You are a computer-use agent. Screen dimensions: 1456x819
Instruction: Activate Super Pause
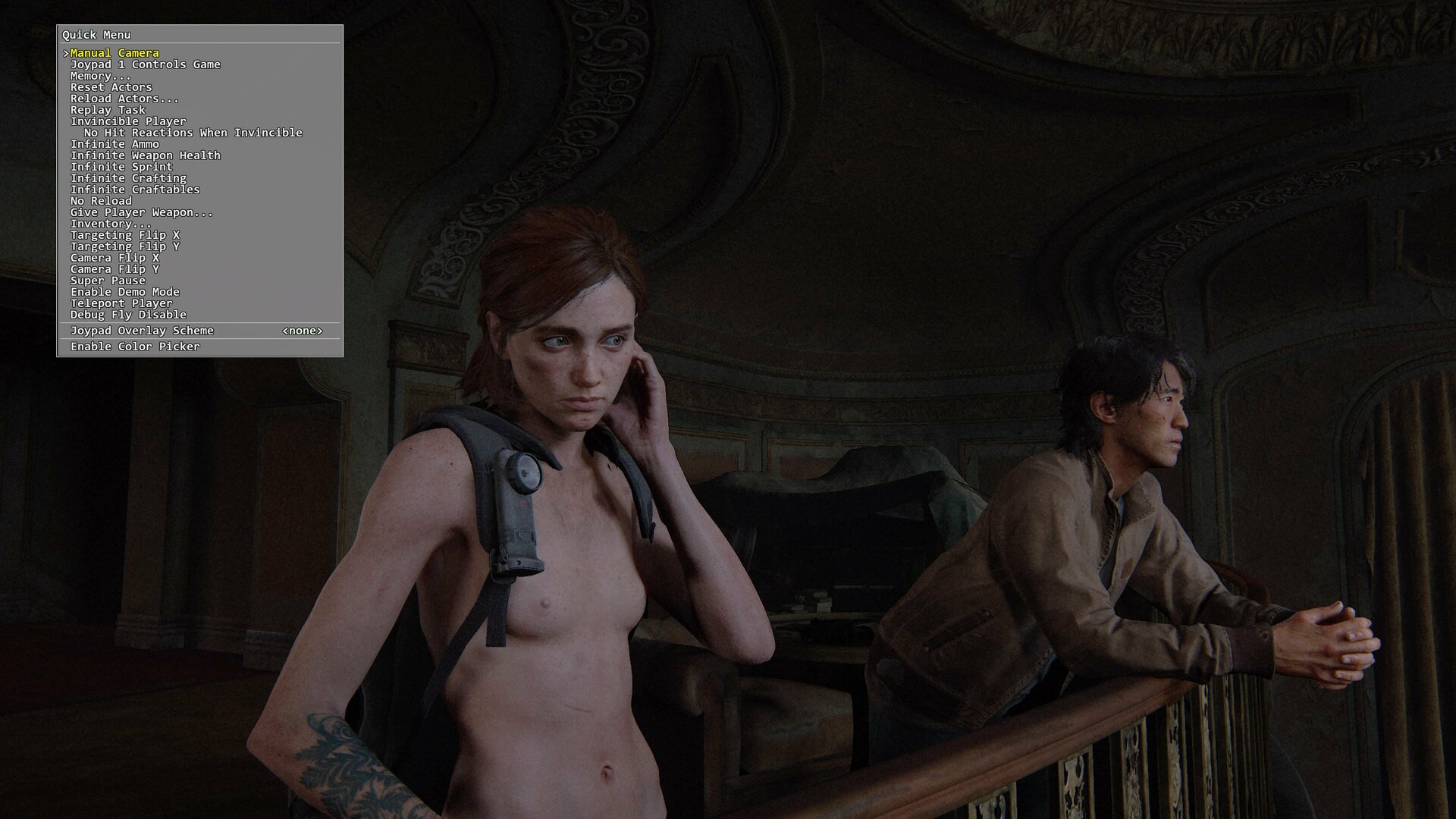click(x=108, y=281)
